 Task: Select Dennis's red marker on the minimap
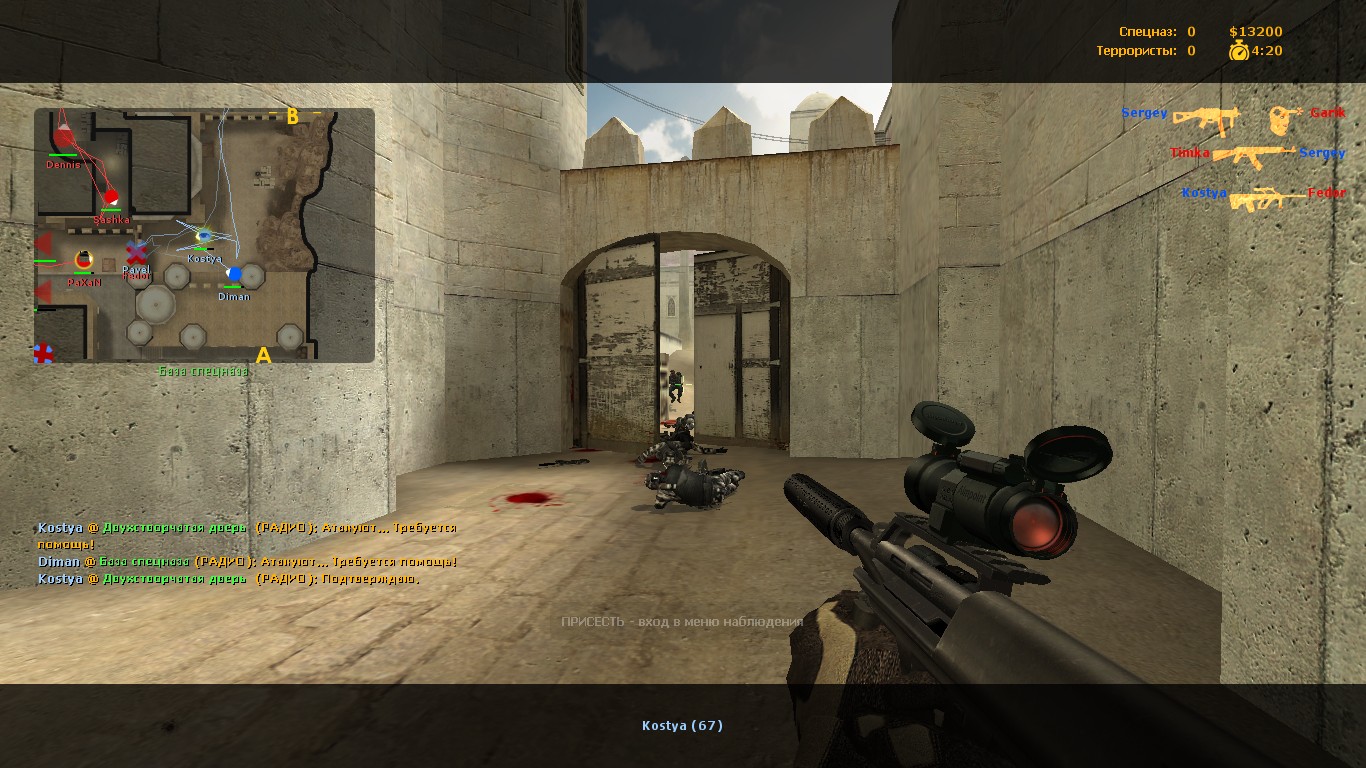(x=63, y=137)
